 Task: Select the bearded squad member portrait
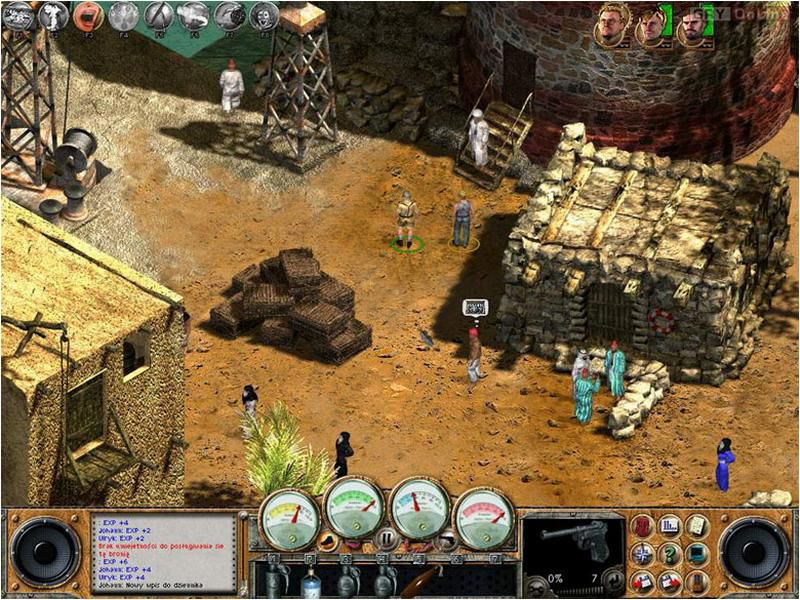point(693,25)
